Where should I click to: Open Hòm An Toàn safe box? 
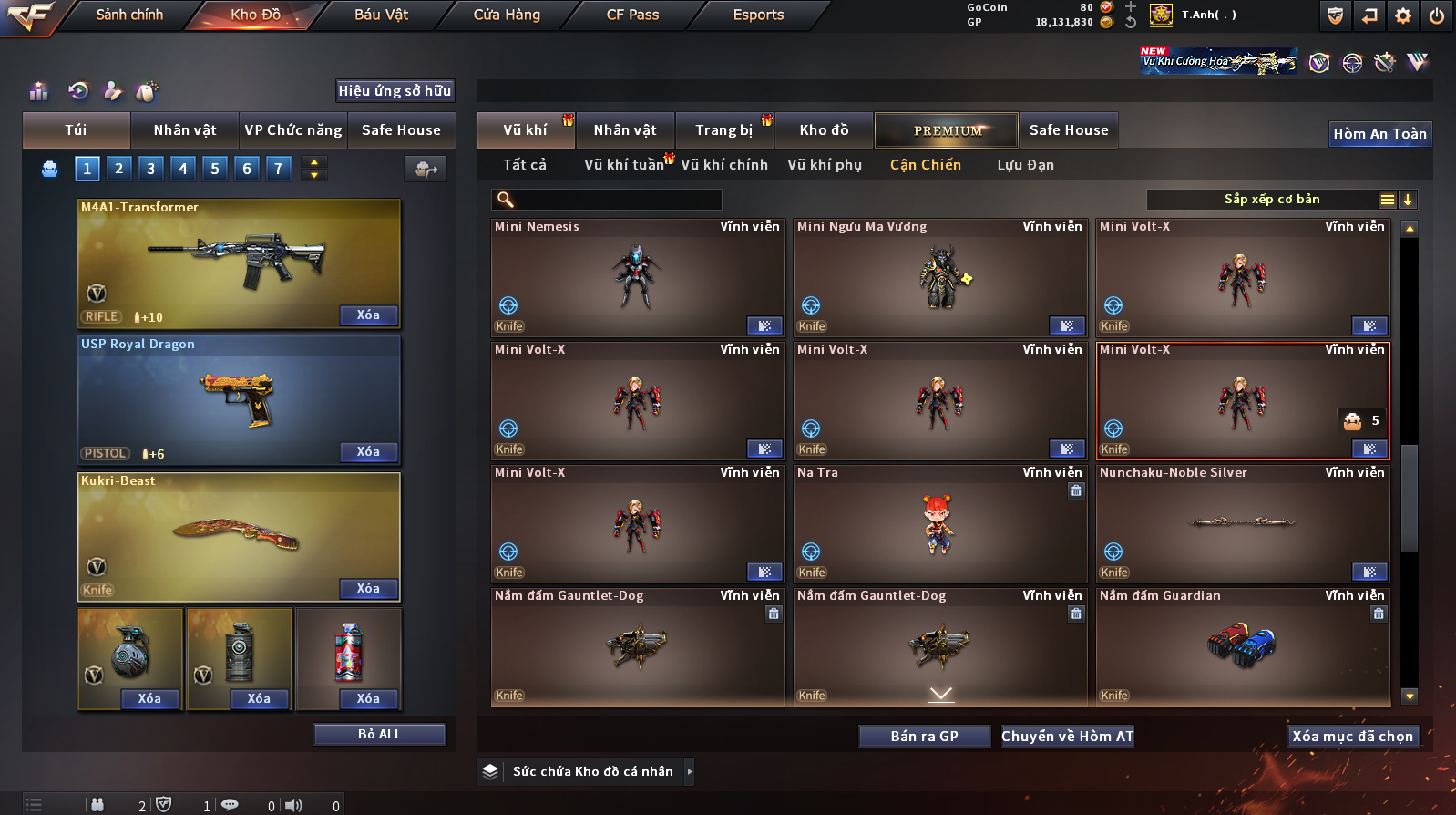(1379, 134)
